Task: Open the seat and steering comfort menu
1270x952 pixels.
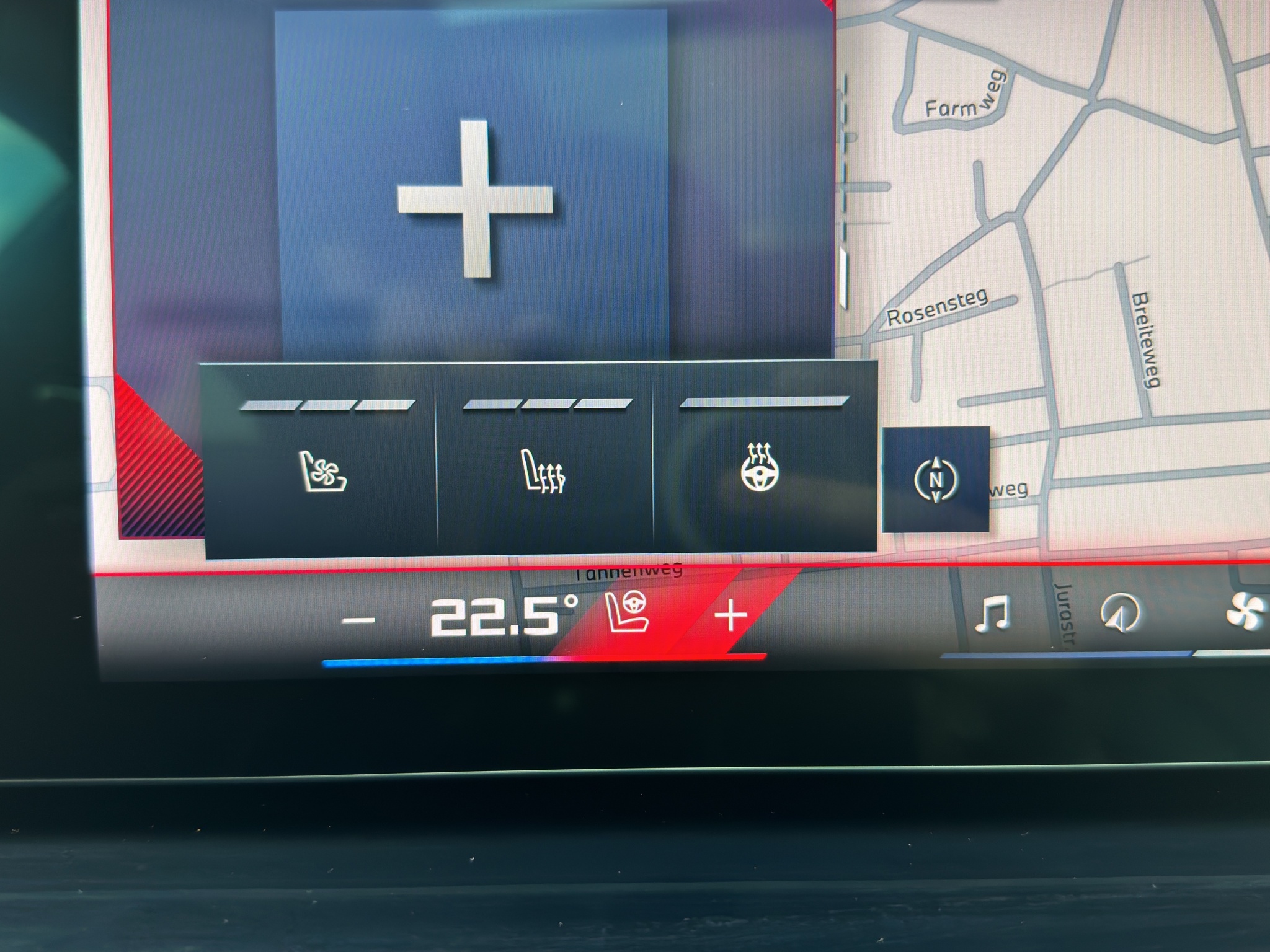Action: (x=628, y=612)
